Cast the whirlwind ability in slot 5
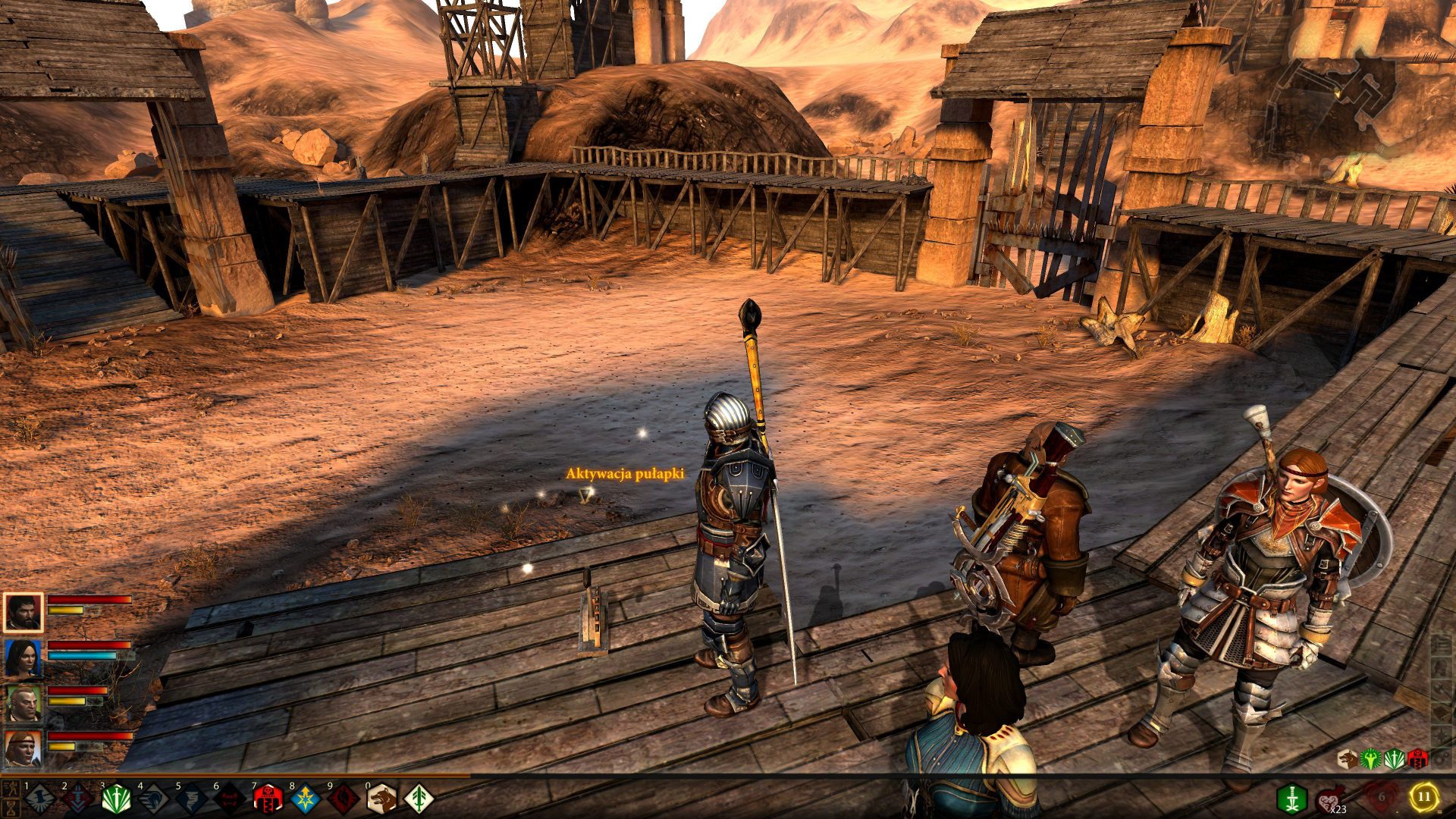This screenshot has height=819, width=1456. tap(191, 799)
